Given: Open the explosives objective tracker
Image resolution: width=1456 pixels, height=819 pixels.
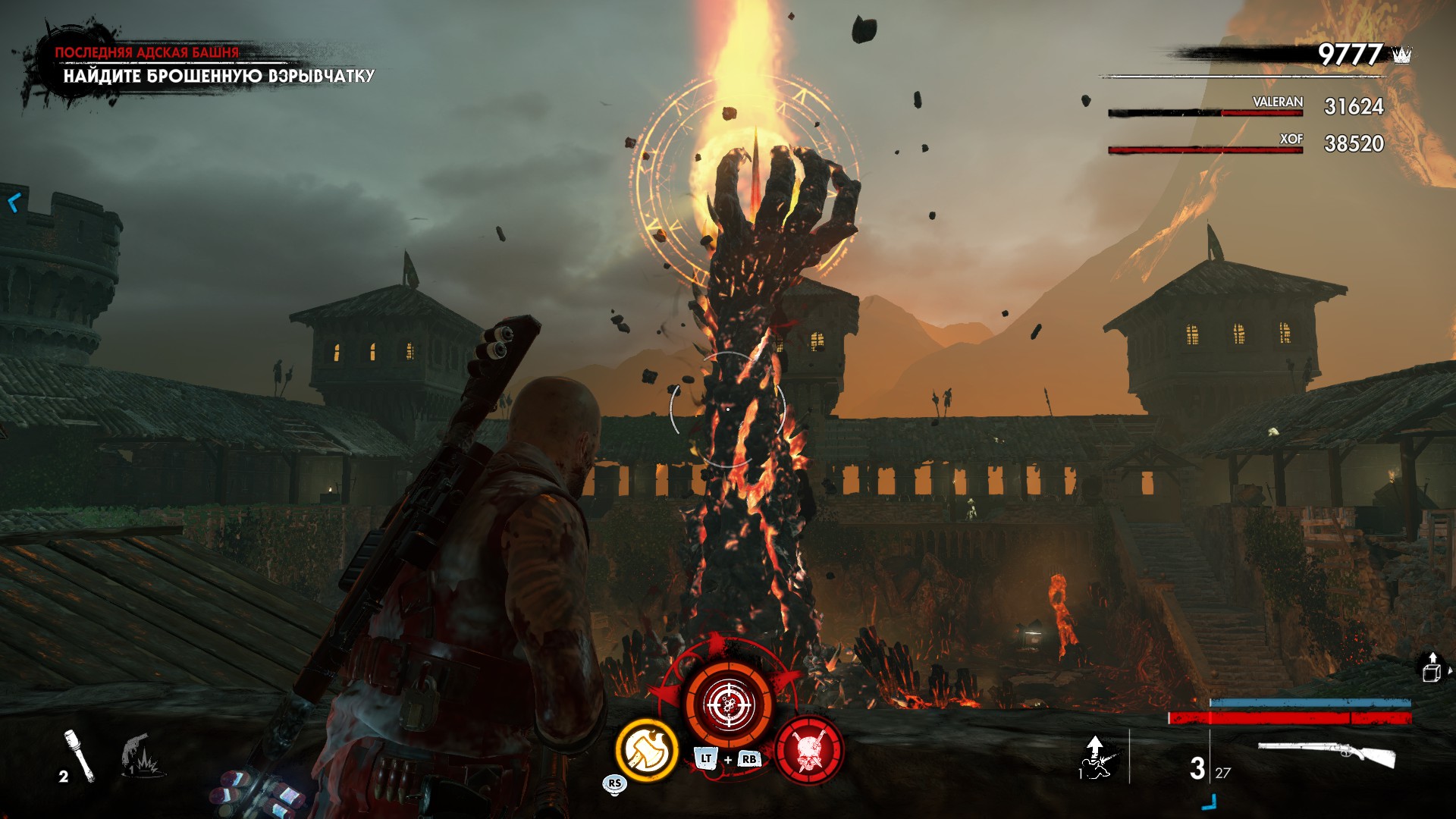Looking at the screenshot, I should pos(218,76).
